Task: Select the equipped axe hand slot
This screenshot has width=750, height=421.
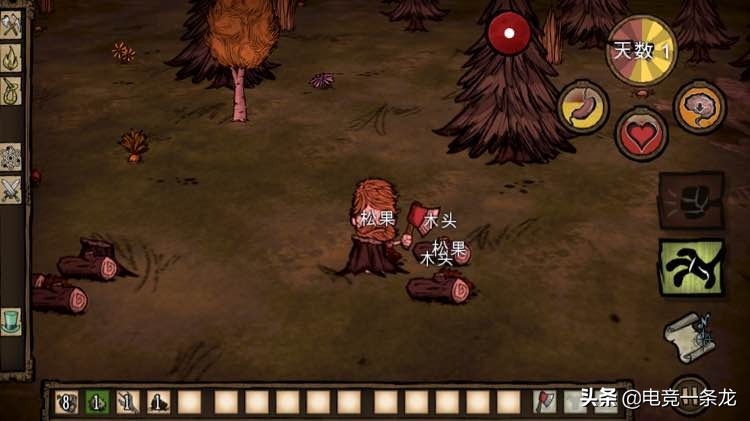Action: [546, 402]
